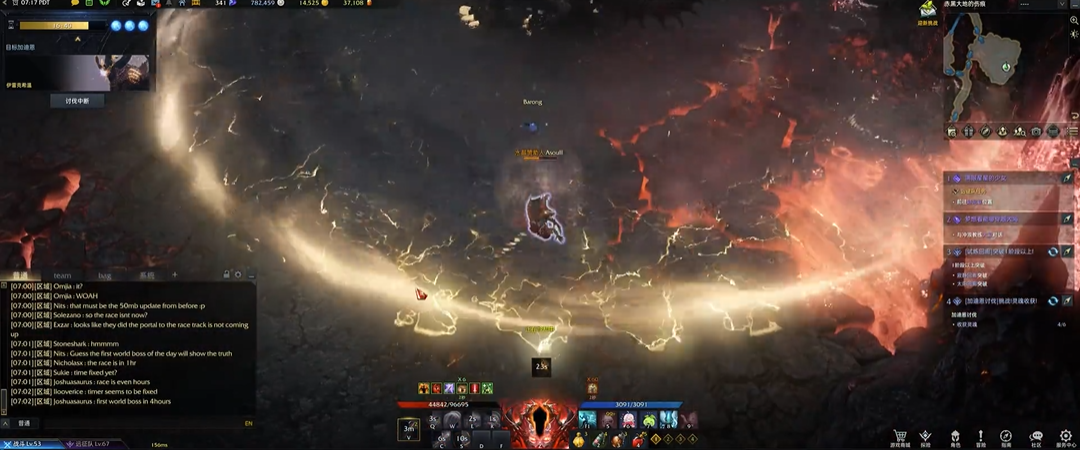Switch to the 系统 chat tab
Viewport: 1080px width, 450px height.
pyautogui.click(x=146, y=275)
